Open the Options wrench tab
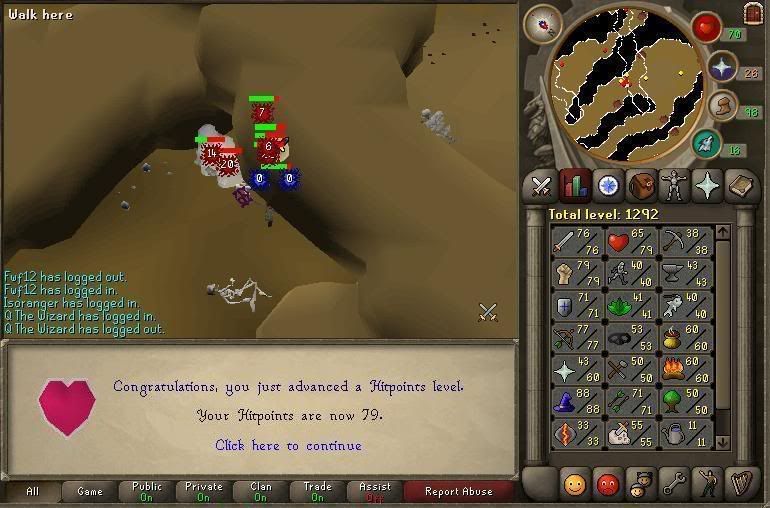The height and width of the screenshot is (508, 770). [x=674, y=484]
